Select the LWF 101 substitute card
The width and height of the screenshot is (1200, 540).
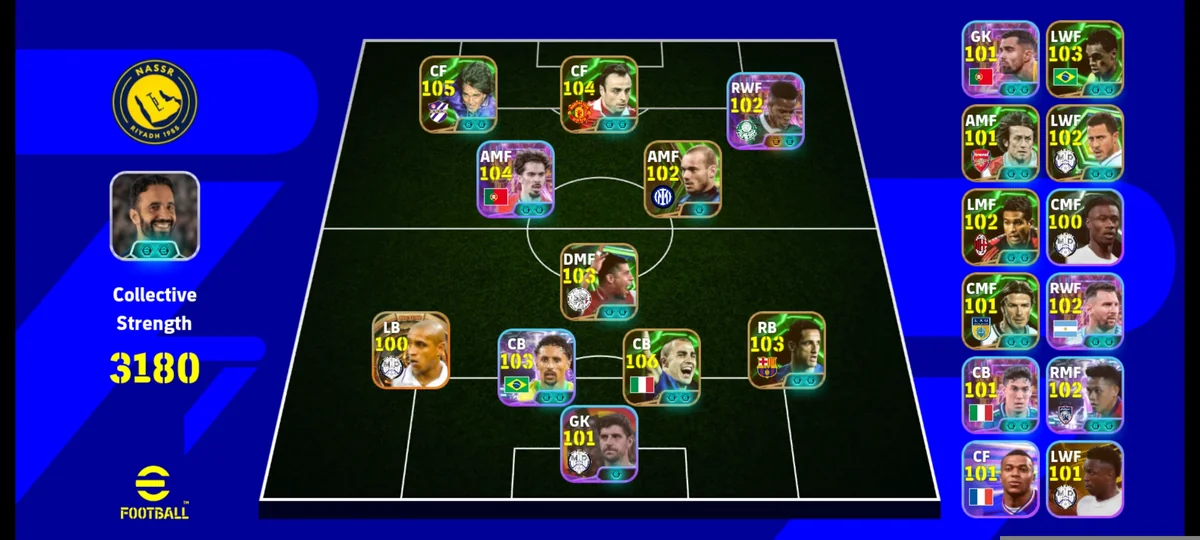pos(1084,478)
